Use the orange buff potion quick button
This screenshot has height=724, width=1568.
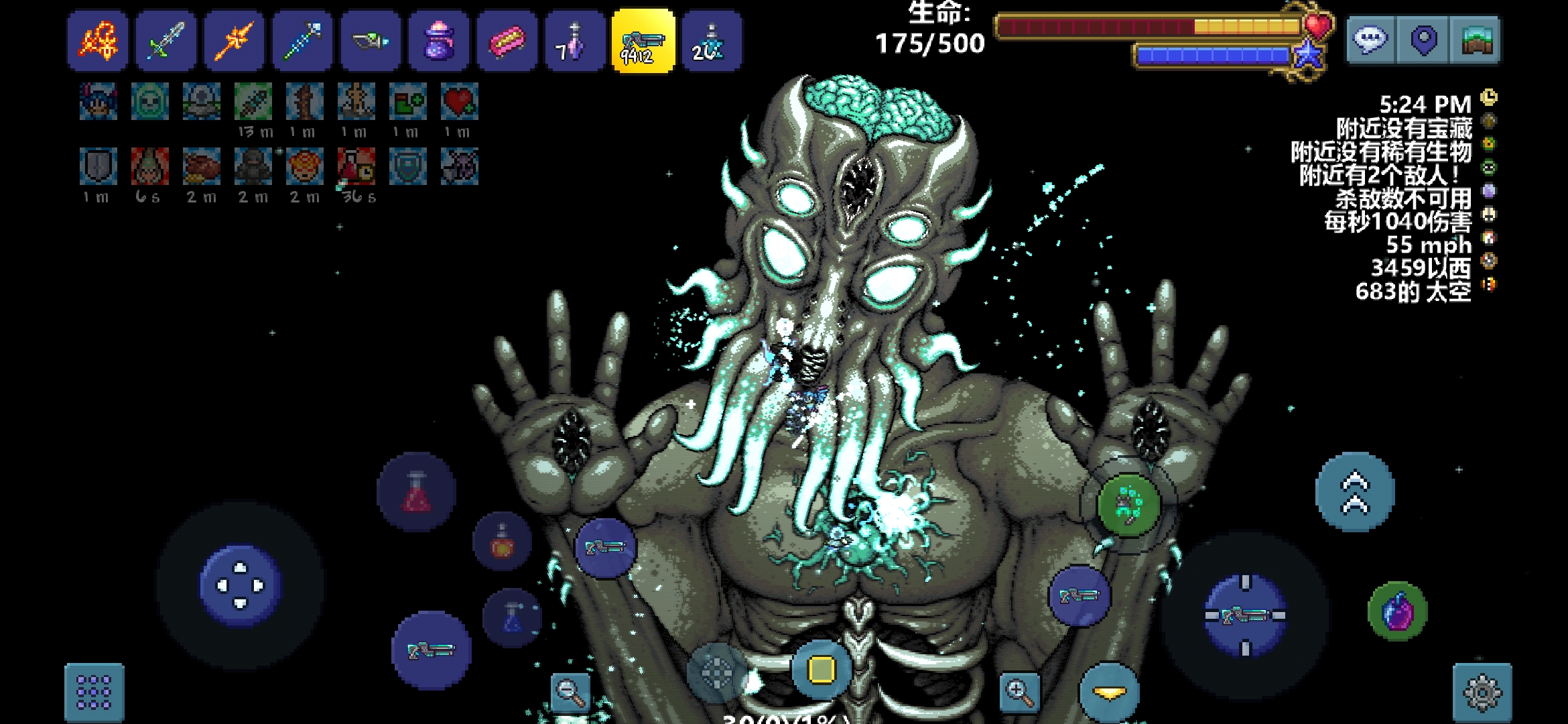click(x=503, y=541)
